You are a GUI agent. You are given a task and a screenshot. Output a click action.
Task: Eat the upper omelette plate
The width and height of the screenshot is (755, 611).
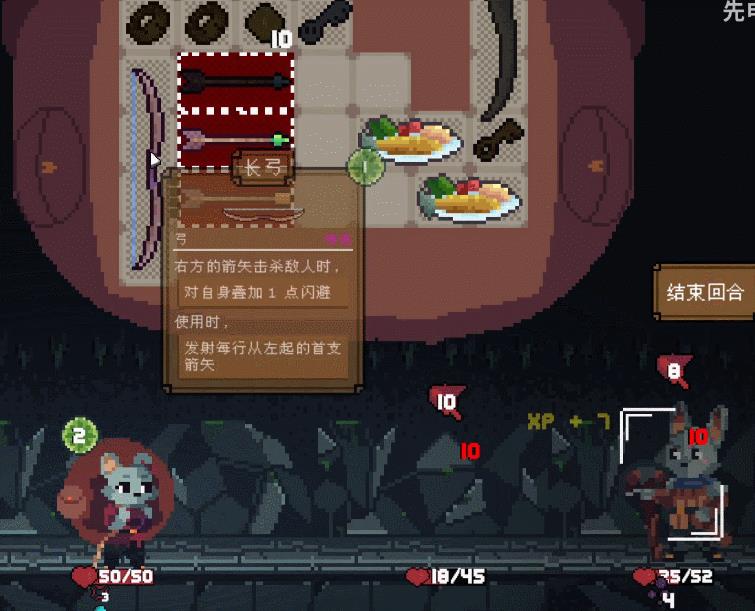pyautogui.click(x=414, y=141)
